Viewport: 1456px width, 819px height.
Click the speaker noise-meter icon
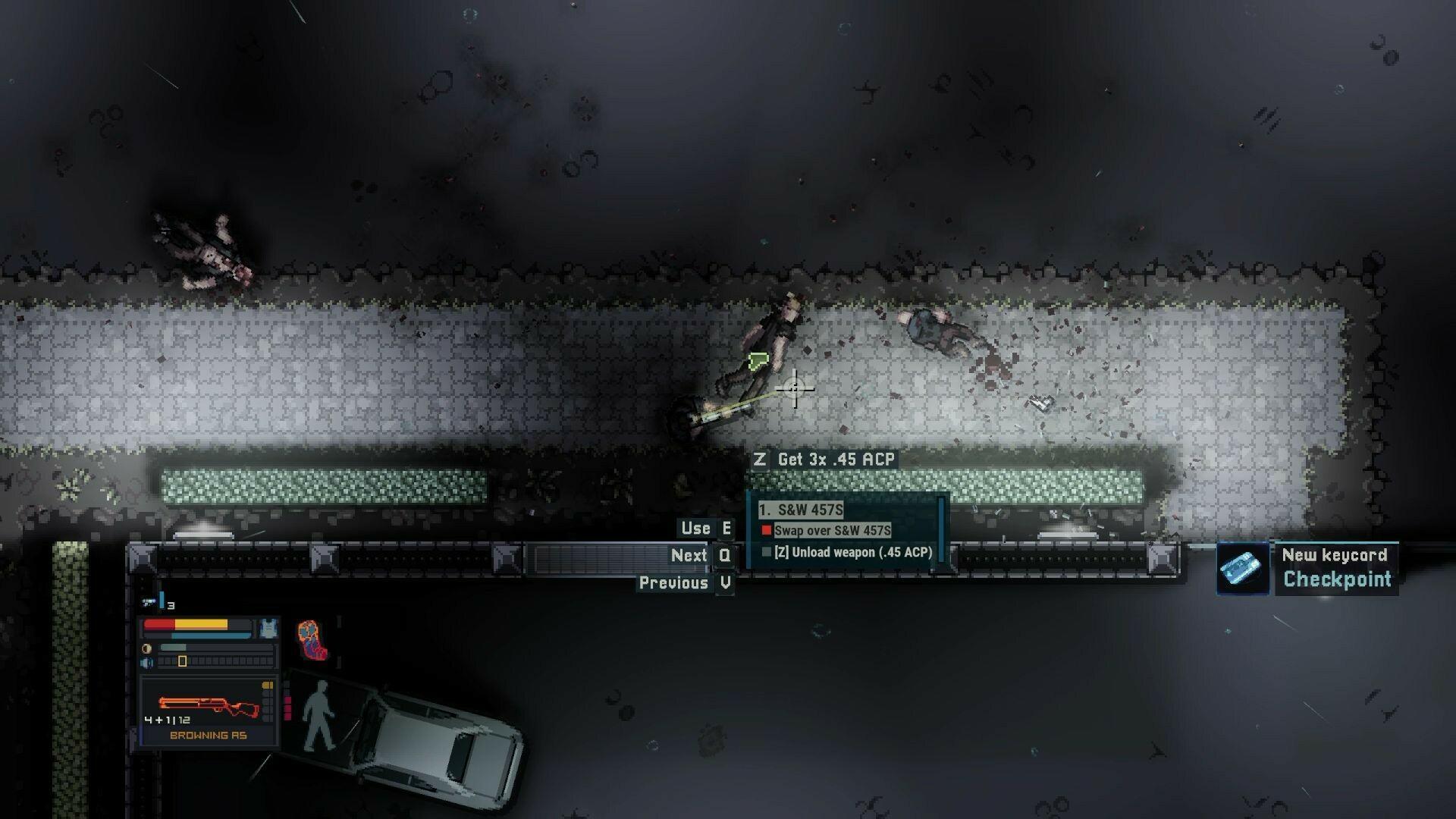[x=146, y=663]
